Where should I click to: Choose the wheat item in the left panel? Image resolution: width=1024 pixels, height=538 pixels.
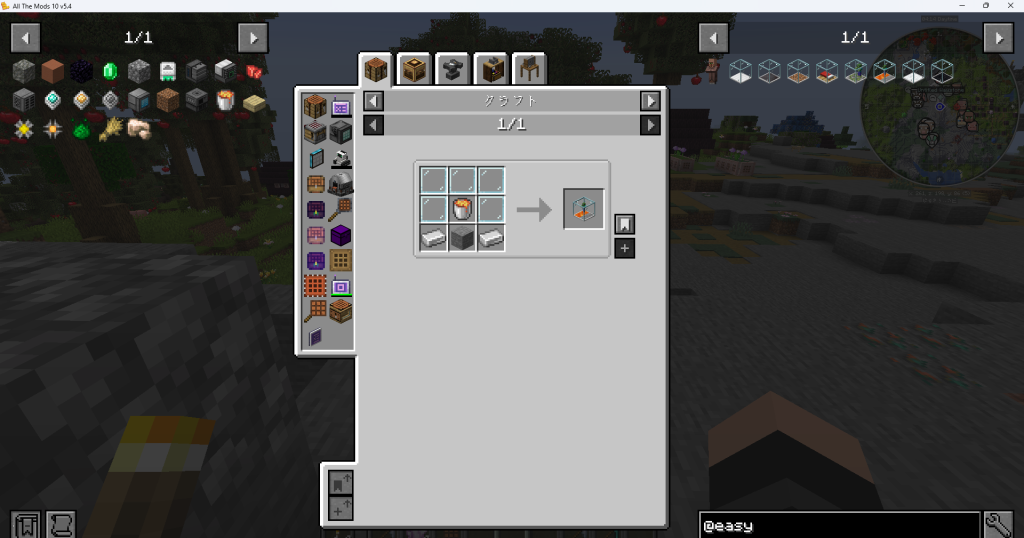pos(110,129)
